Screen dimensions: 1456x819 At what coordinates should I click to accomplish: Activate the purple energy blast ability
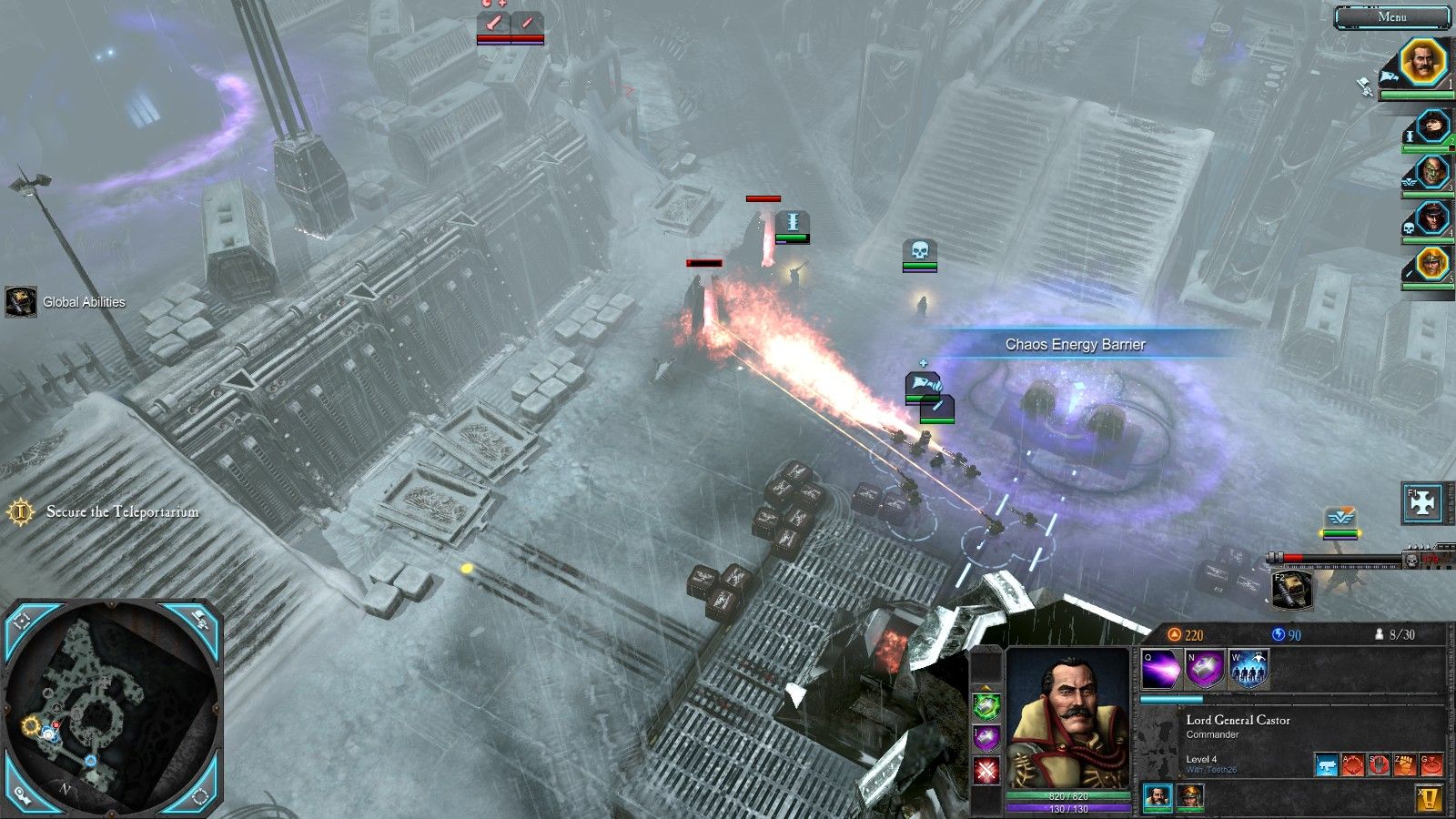[x=1161, y=671]
